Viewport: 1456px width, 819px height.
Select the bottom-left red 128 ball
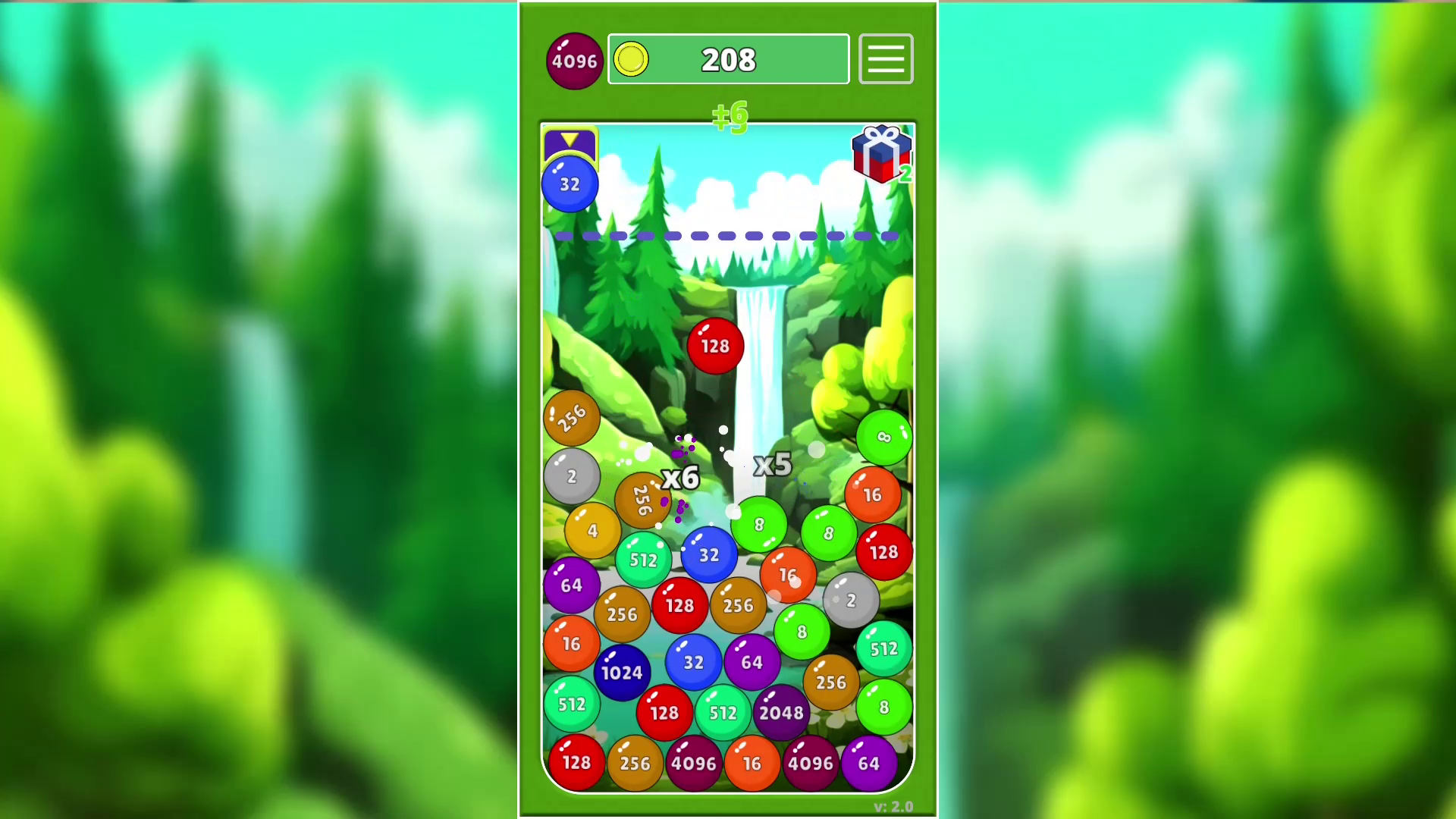(576, 762)
